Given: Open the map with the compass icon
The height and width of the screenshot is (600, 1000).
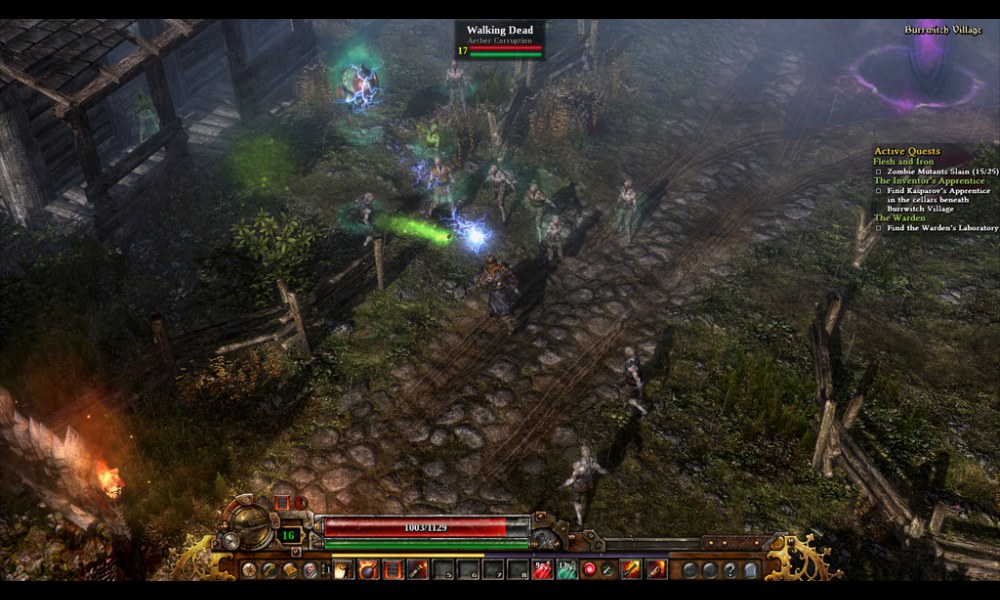Looking at the screenshot, I should (x=249, y=569).
